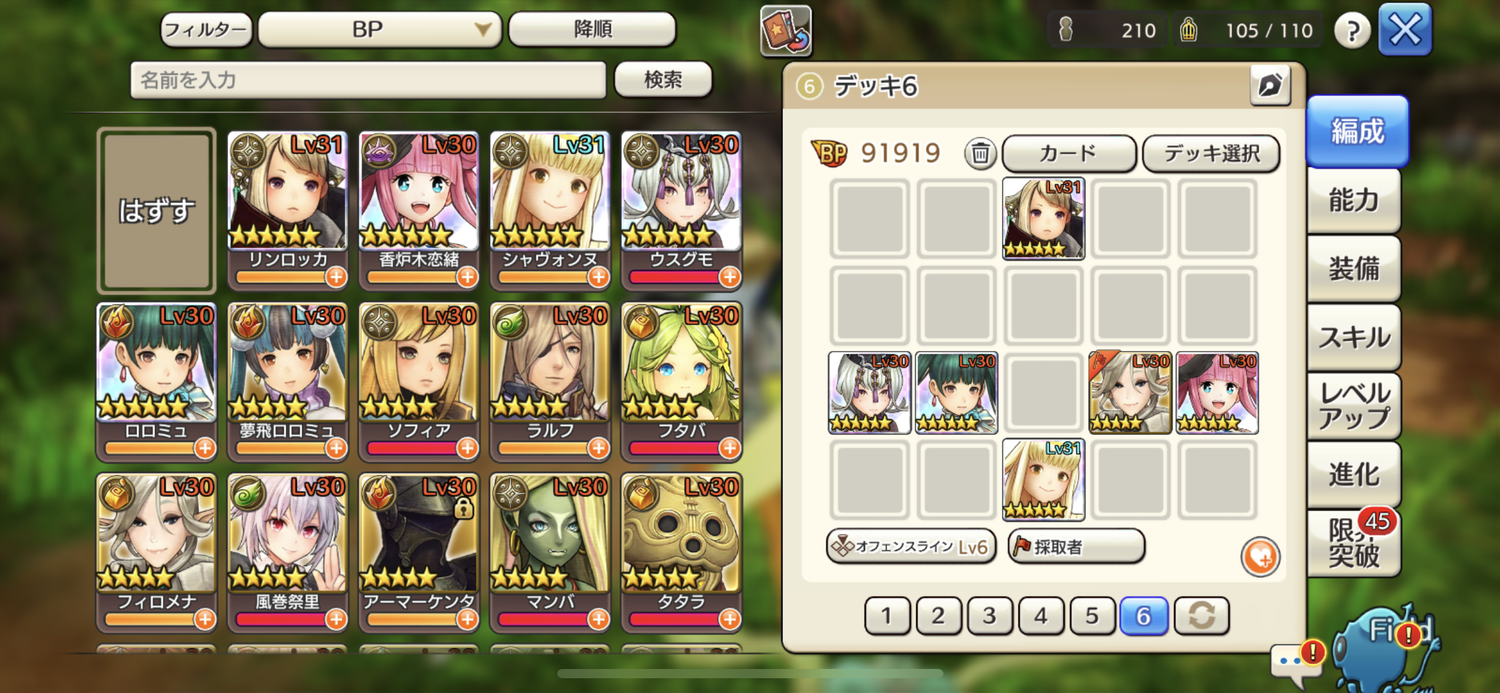The image size is (1500, 693).
Task: Open デッキ選択 deck selection
Action: click(x=1210, y=153)
